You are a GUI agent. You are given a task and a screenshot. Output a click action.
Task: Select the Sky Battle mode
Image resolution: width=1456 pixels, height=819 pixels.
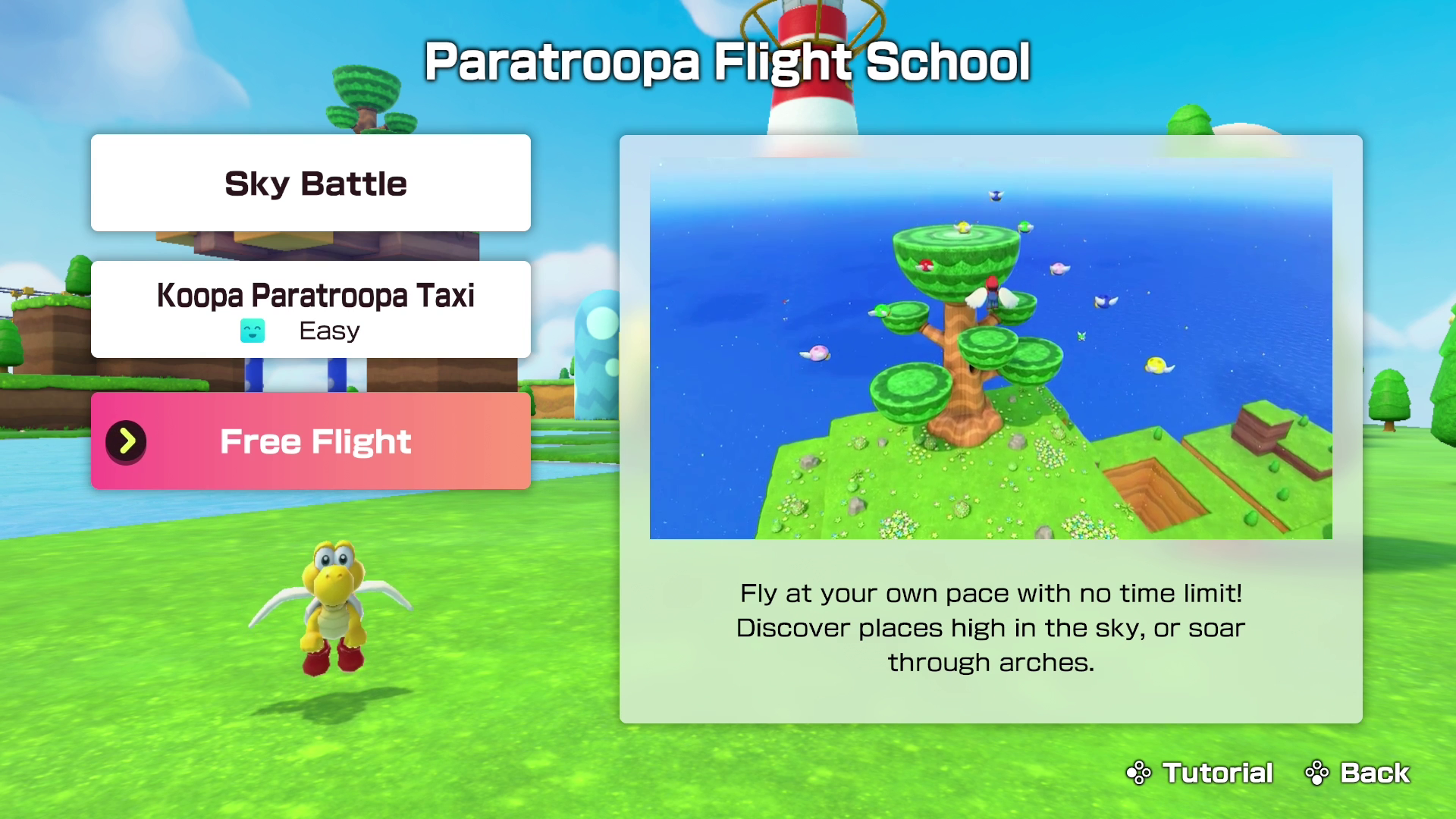click(x=311, y=183)
